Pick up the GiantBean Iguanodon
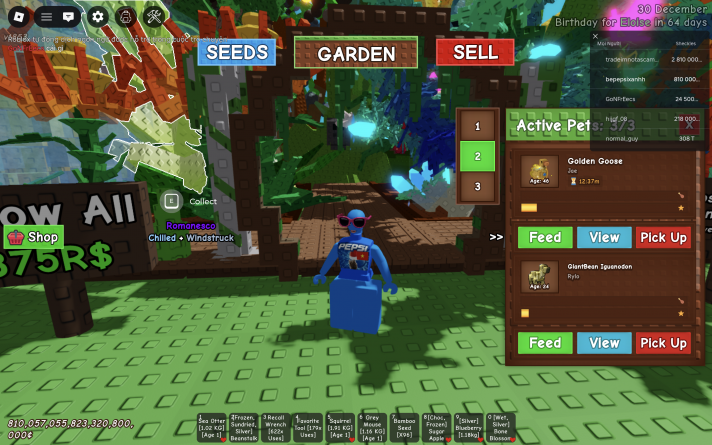 (x=663, y=343)
